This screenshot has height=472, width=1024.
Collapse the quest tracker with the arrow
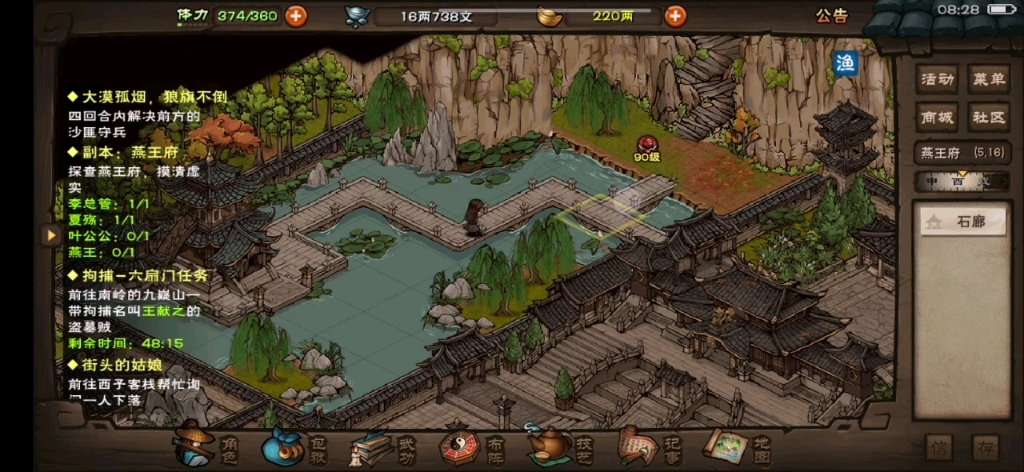48,235
